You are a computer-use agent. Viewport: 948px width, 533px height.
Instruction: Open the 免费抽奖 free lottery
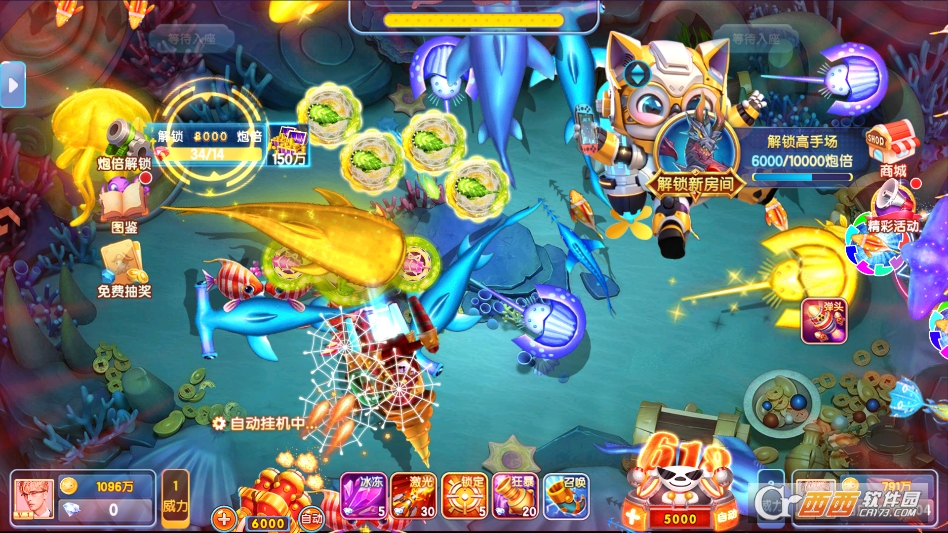[x=124, y=268]
